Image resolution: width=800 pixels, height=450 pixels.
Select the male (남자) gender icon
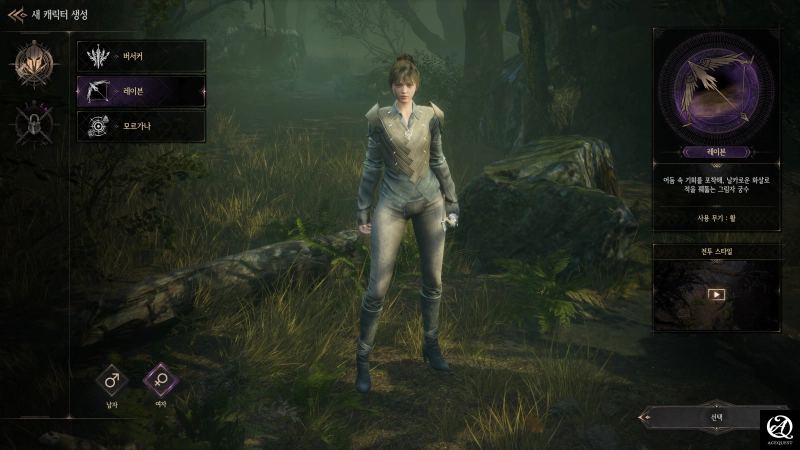click(x=113, y=380)
